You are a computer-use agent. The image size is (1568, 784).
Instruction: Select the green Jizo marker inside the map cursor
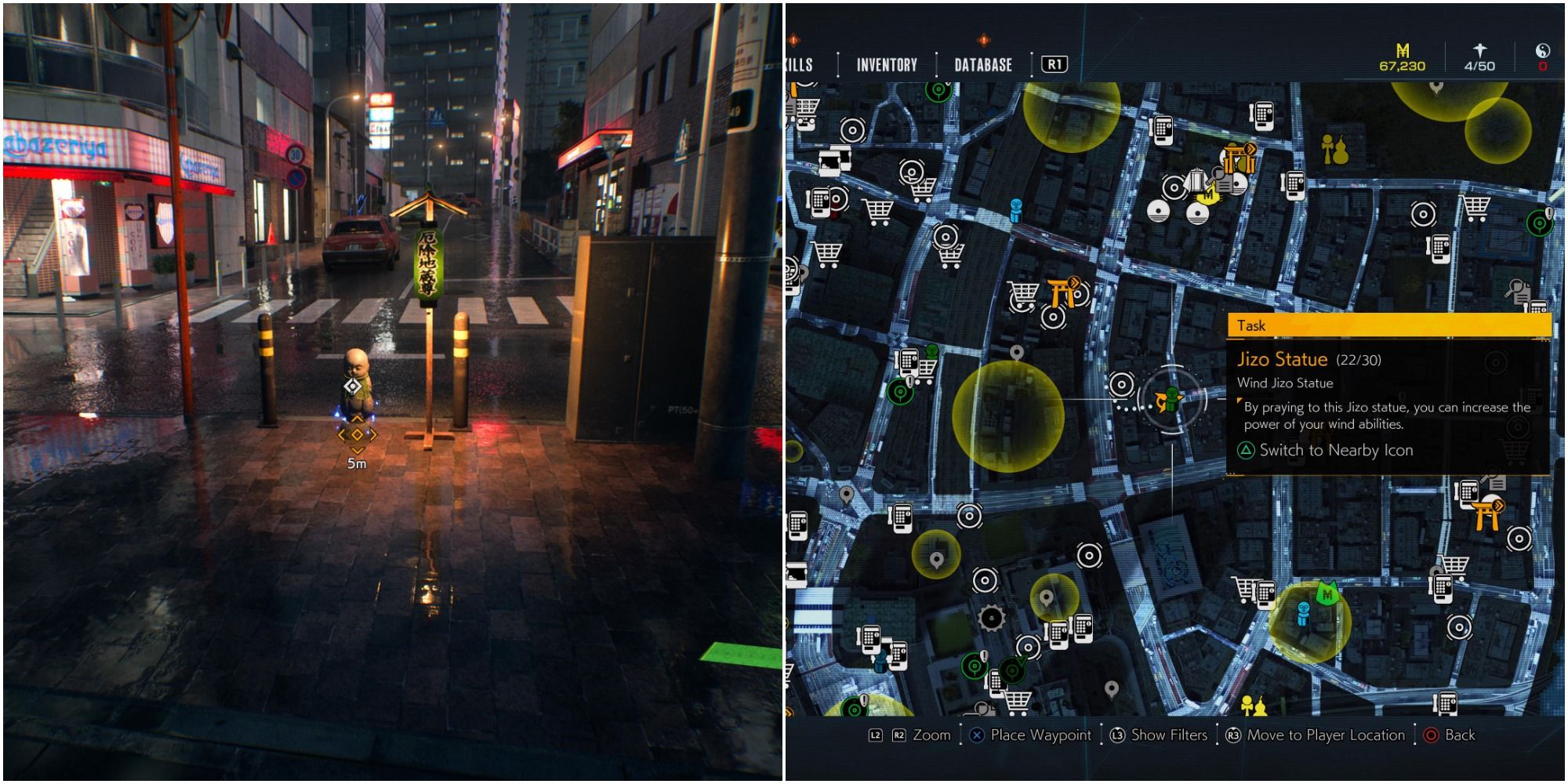coord(1171,398)
